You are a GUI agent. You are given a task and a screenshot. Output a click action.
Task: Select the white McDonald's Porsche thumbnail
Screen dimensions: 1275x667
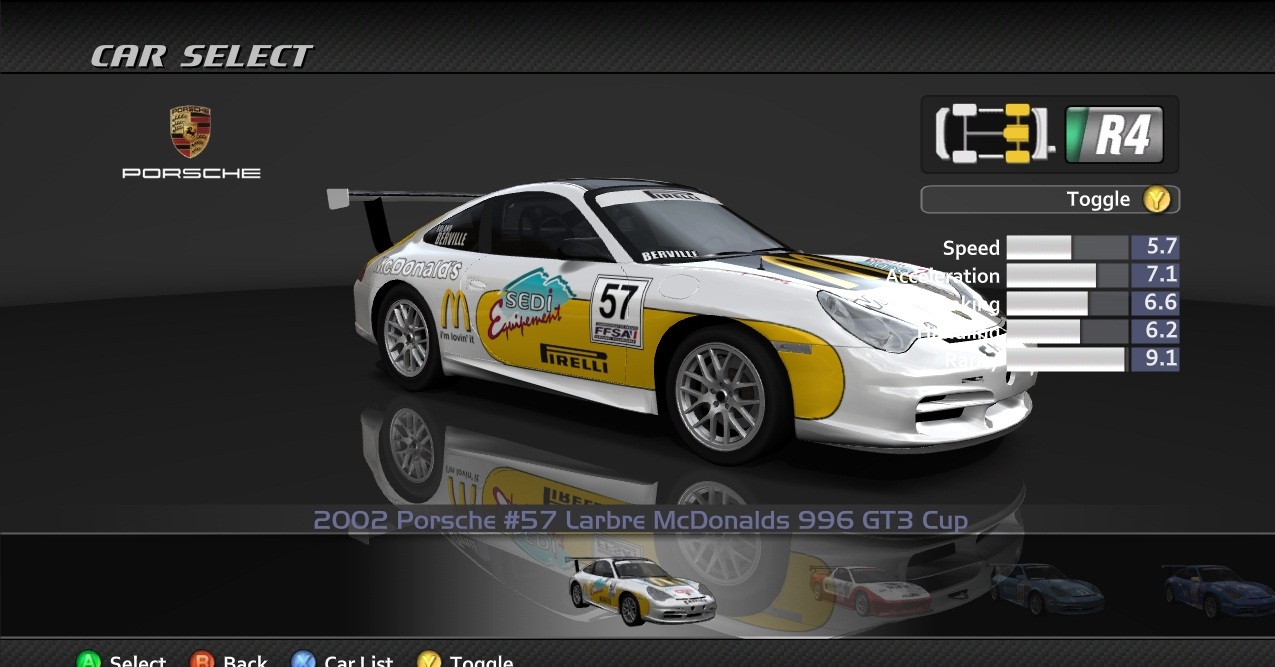click(x=641, y=590)
